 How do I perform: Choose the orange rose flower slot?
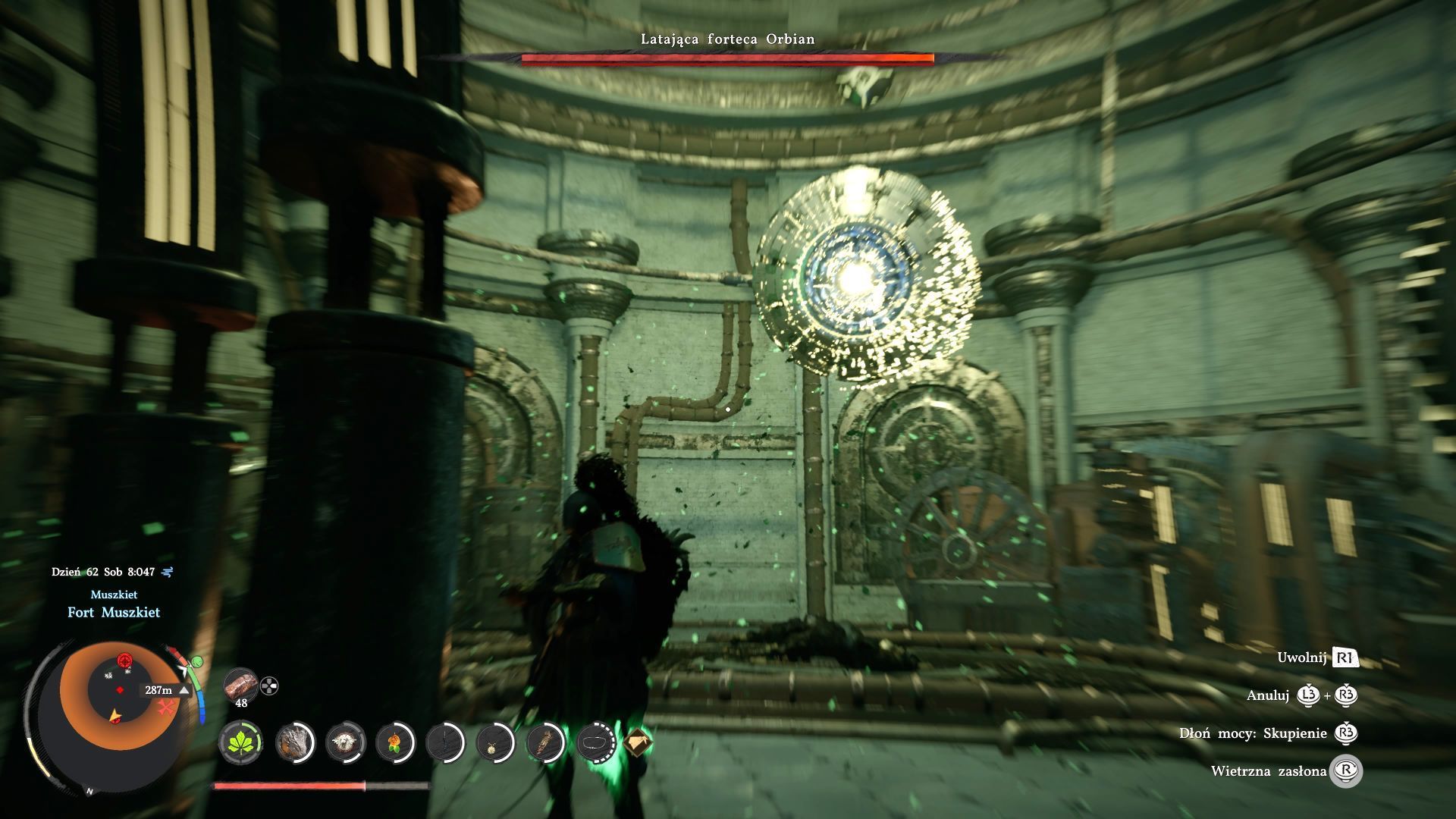coord(394,741)
